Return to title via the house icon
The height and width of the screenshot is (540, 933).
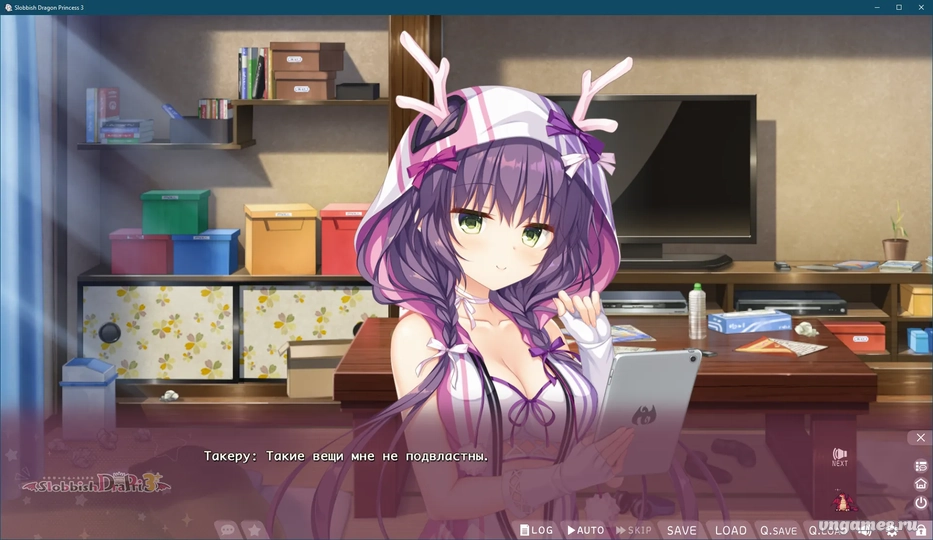920,484
